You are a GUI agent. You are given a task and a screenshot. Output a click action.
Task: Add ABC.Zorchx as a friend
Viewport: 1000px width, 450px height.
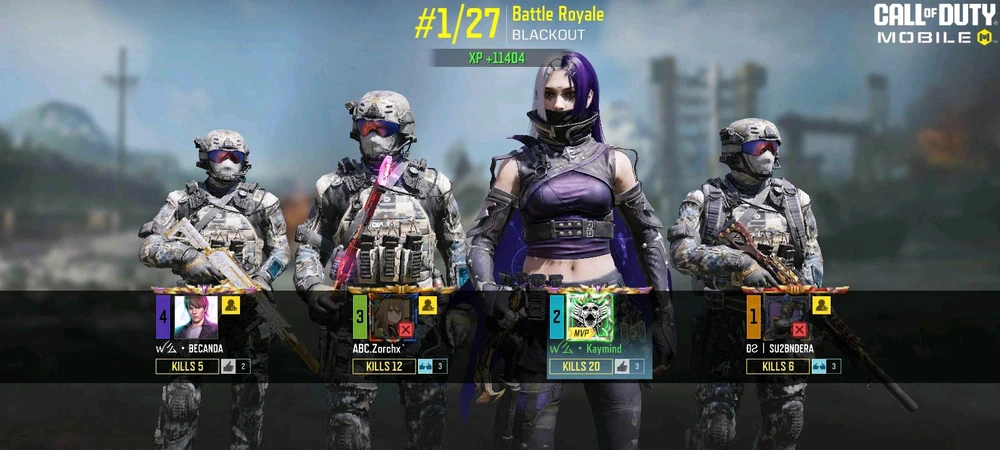tap(427, 306)
